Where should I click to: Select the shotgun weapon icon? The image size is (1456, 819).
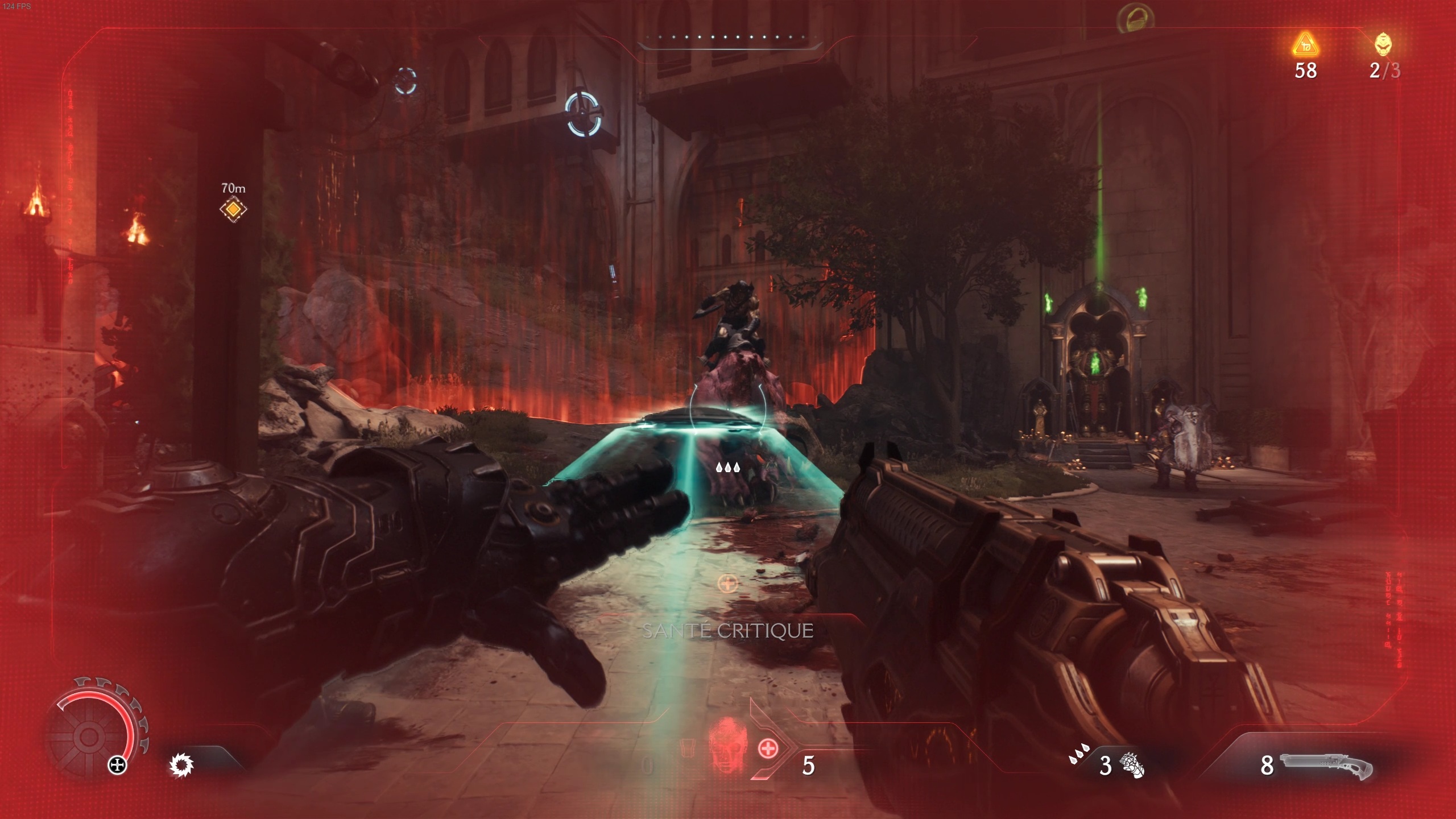click(1326, 767)
